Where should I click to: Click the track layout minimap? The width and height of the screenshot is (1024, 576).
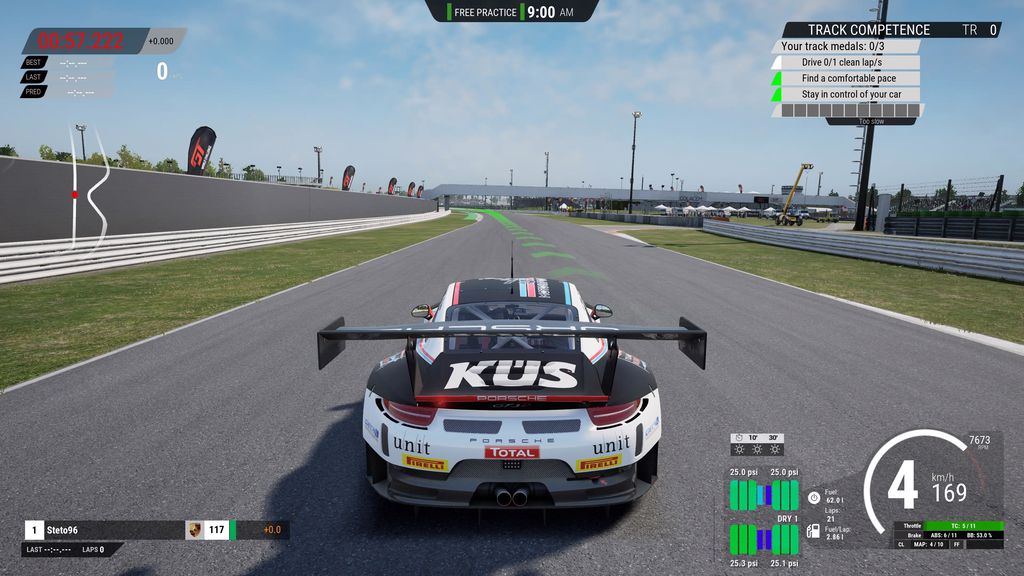[89, 187]
